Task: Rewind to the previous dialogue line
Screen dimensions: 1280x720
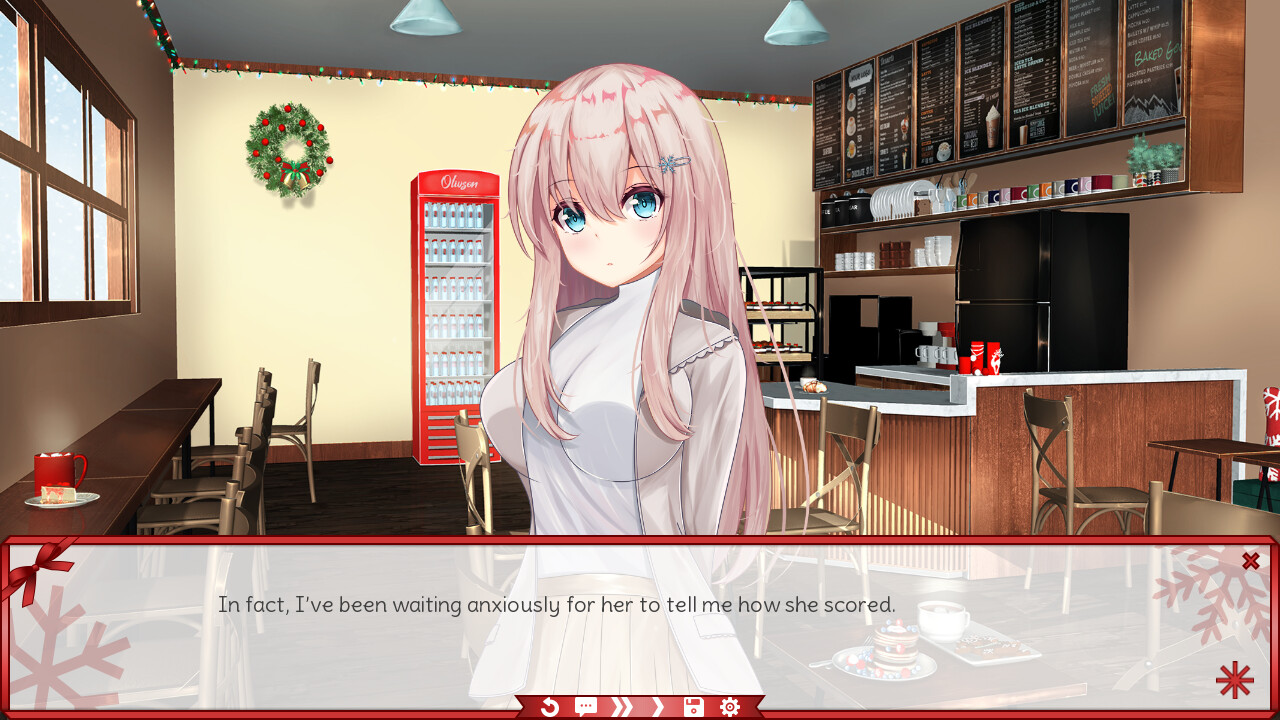Action: pos(549,706)
